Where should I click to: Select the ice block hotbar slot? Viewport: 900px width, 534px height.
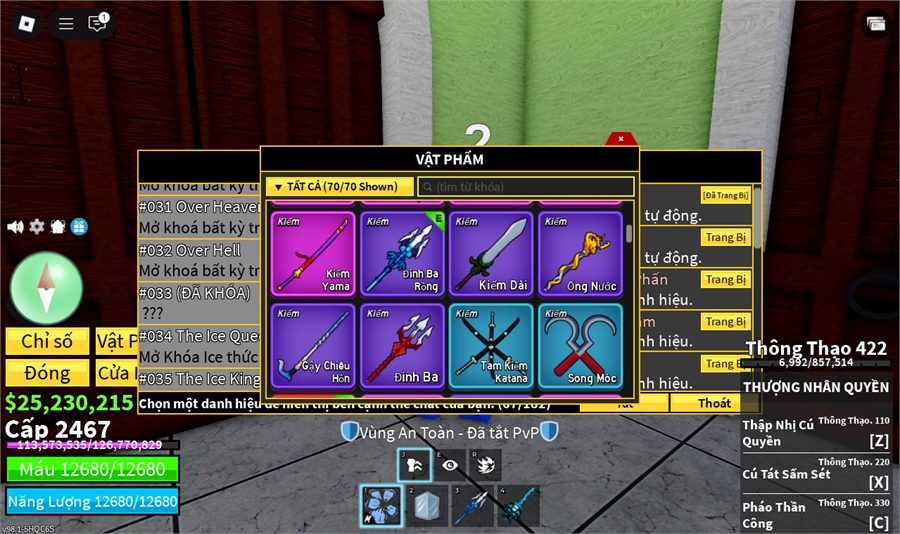(427, 506)
